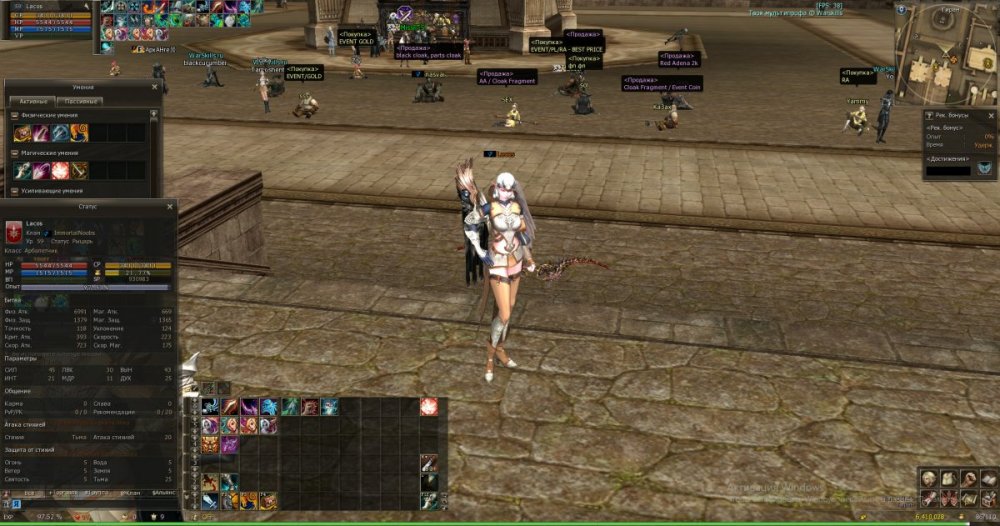This screenshot has width=1000, height=526.
Task: Switch chat to the Альянс tab
Action: tap(162, 493)
